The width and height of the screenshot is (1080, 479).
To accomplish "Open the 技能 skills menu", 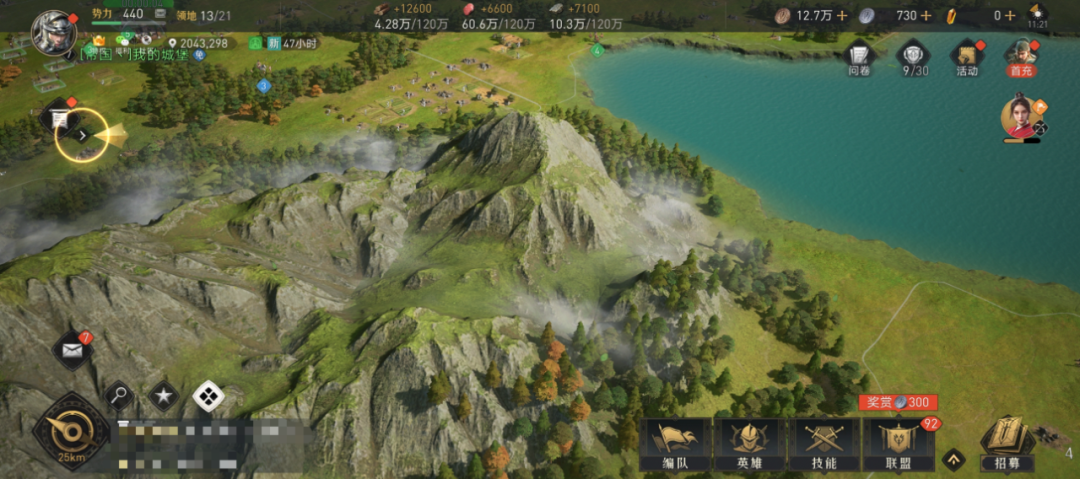I will (x=824, y=444).
